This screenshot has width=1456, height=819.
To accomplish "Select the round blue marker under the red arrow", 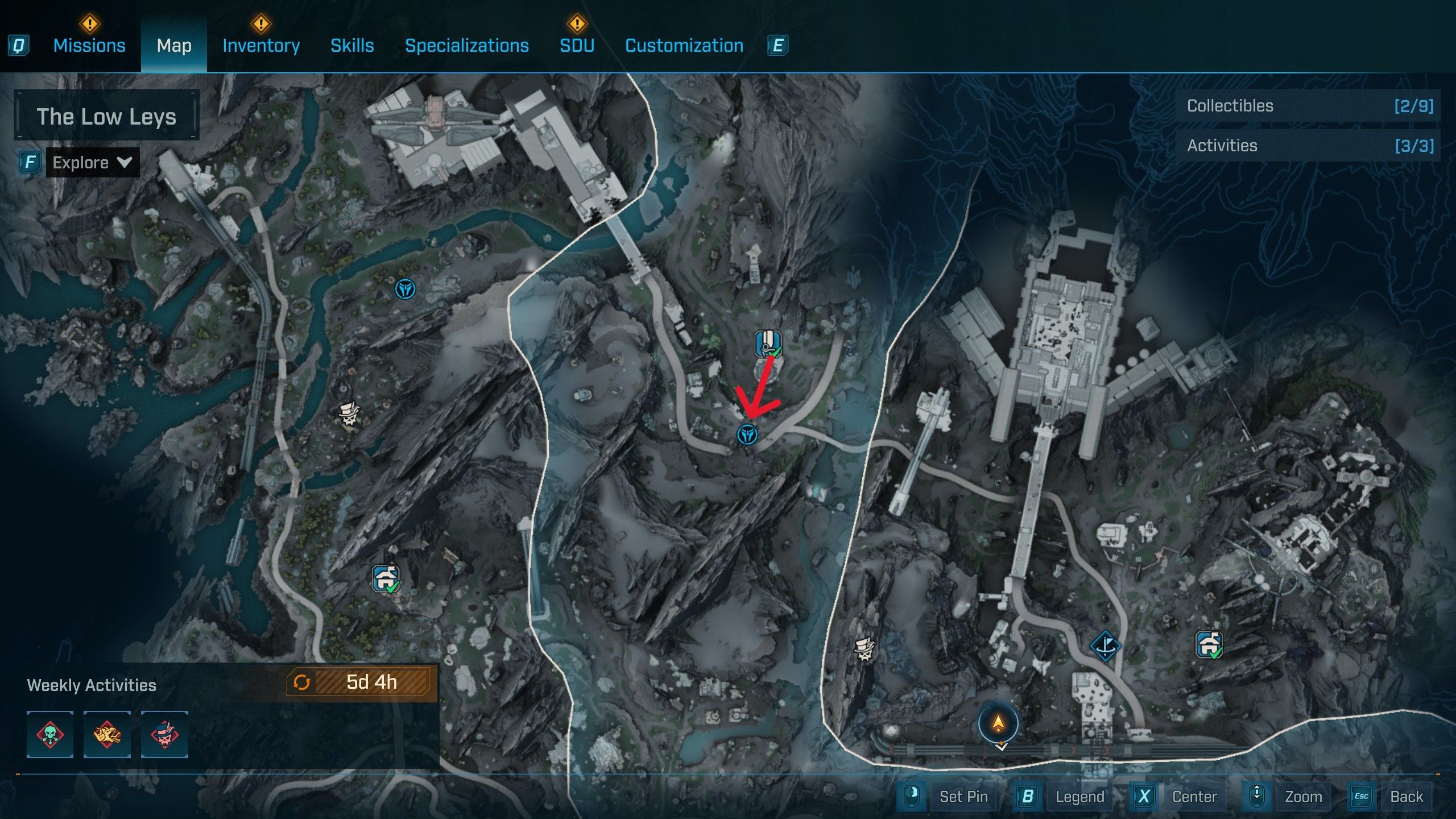I will coord(747,435).
